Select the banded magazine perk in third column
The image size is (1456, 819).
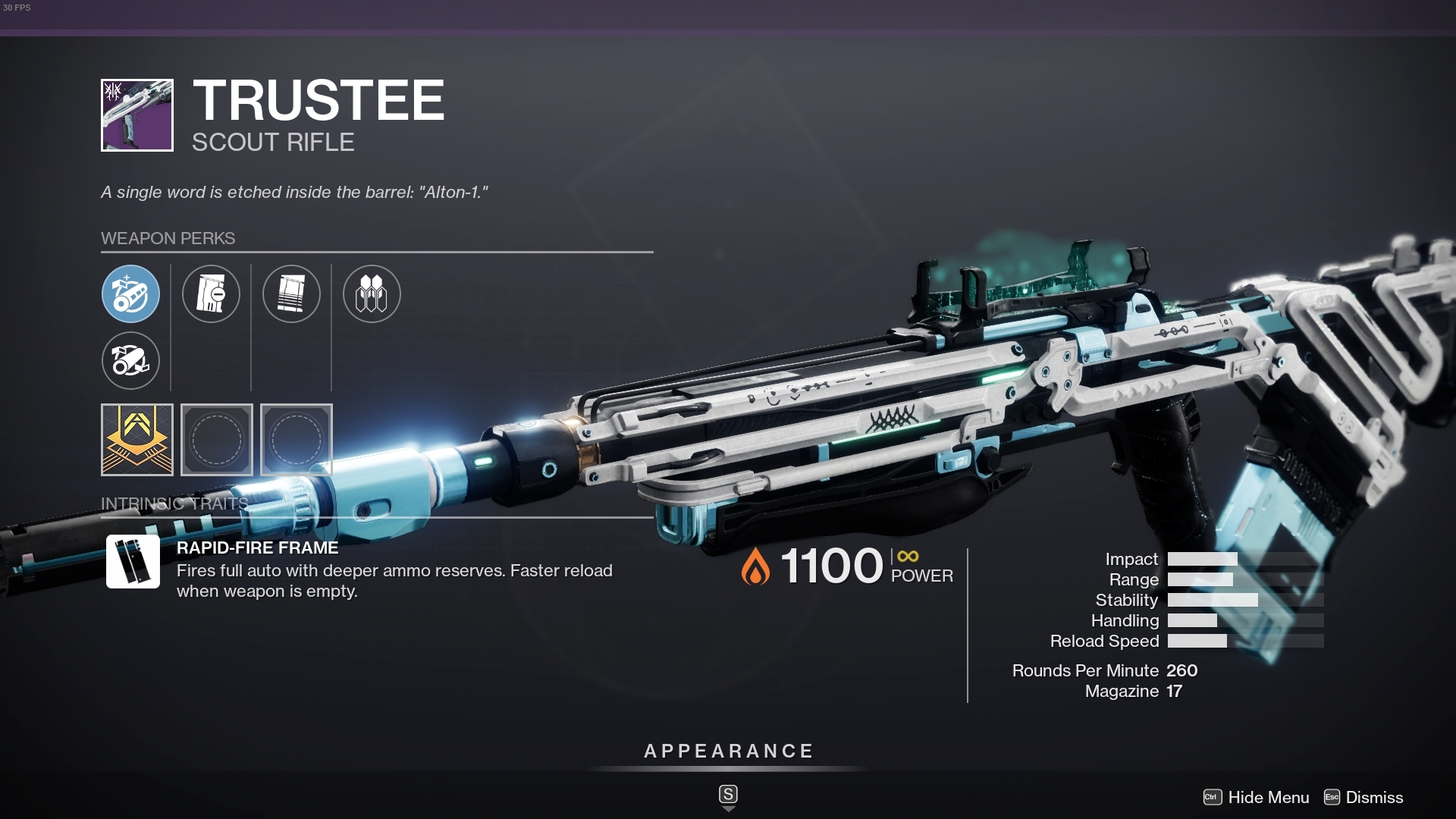291,294
